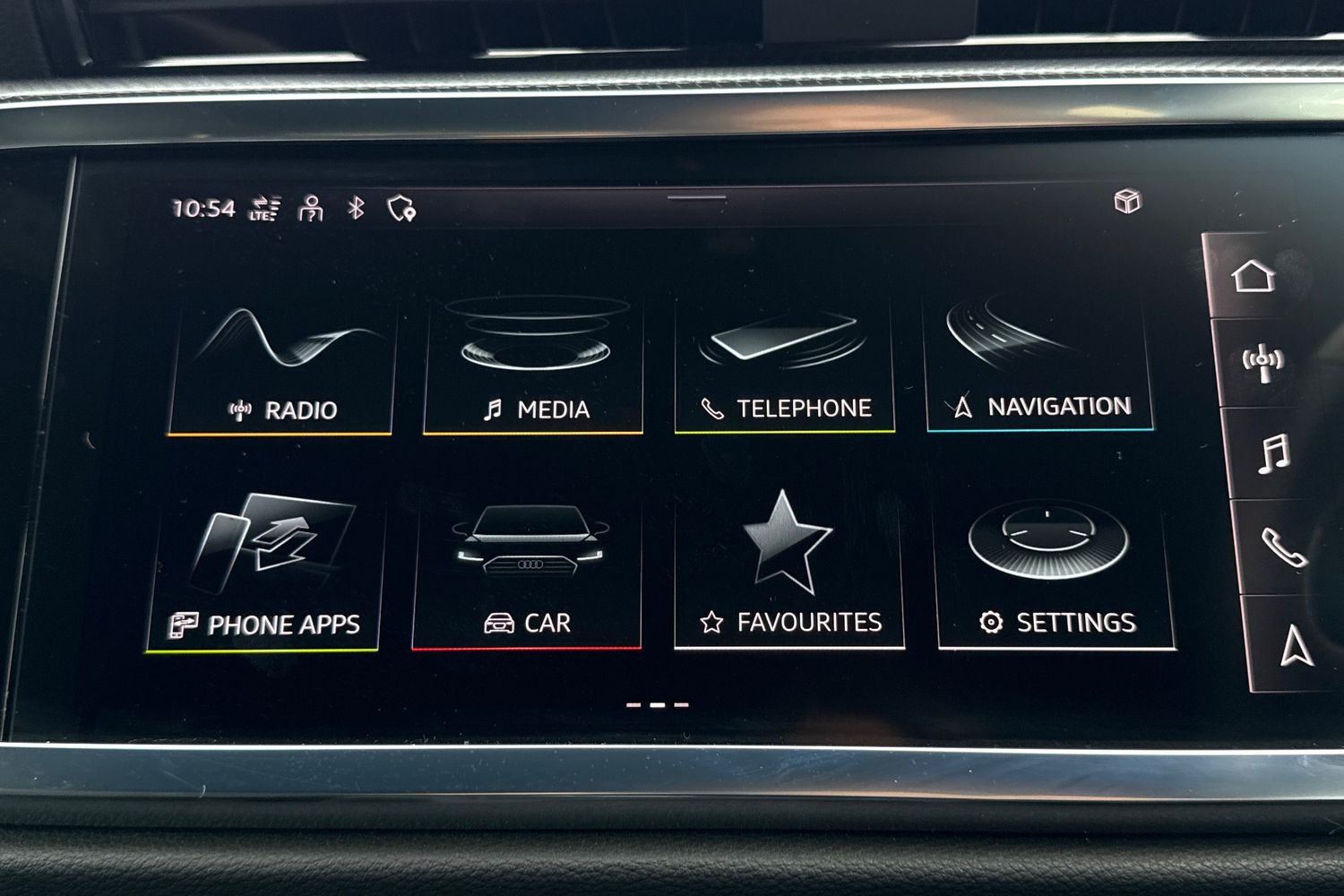
Task: Click the pull-down handle at top
Action: point(696,197)
